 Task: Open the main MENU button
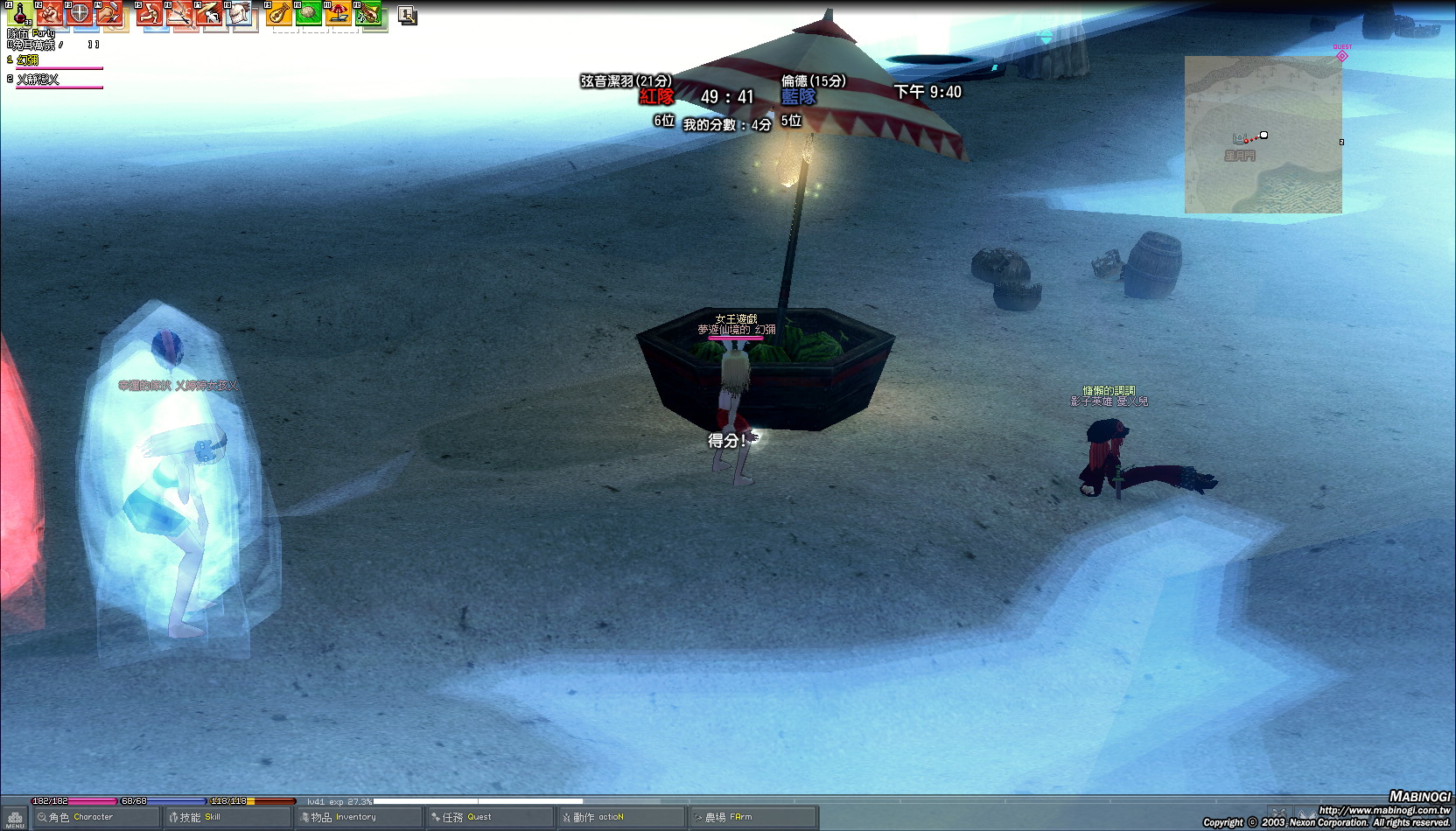pyautogui.click(x=15, y=819)
